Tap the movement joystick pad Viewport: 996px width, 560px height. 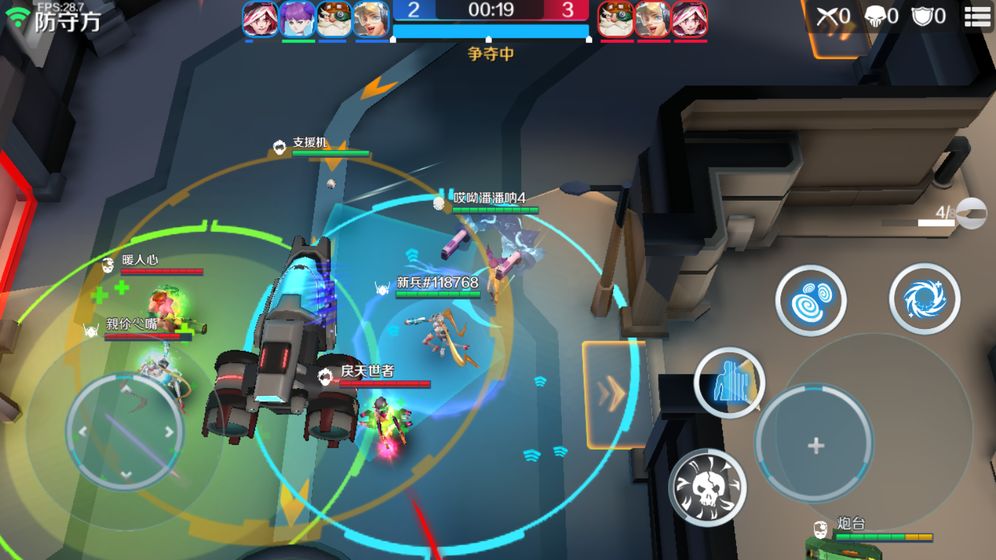click(125, 432)
